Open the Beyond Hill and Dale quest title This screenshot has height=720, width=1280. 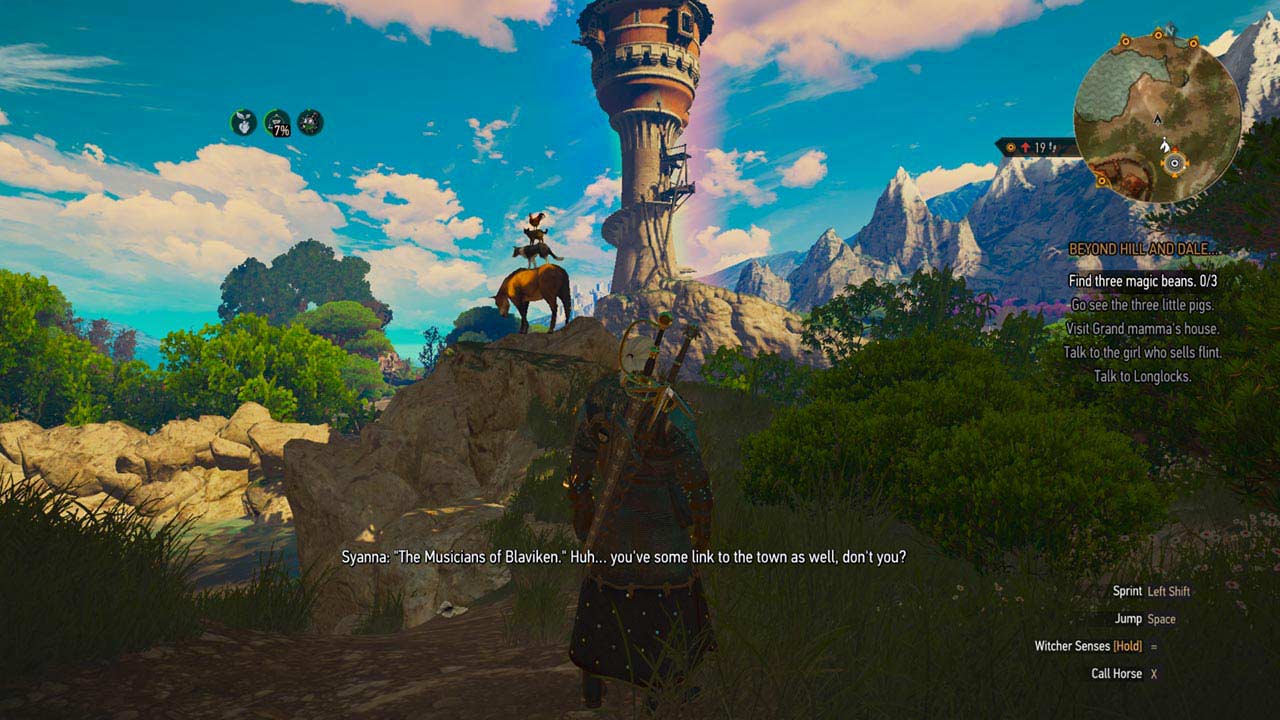pos(1144,249)
